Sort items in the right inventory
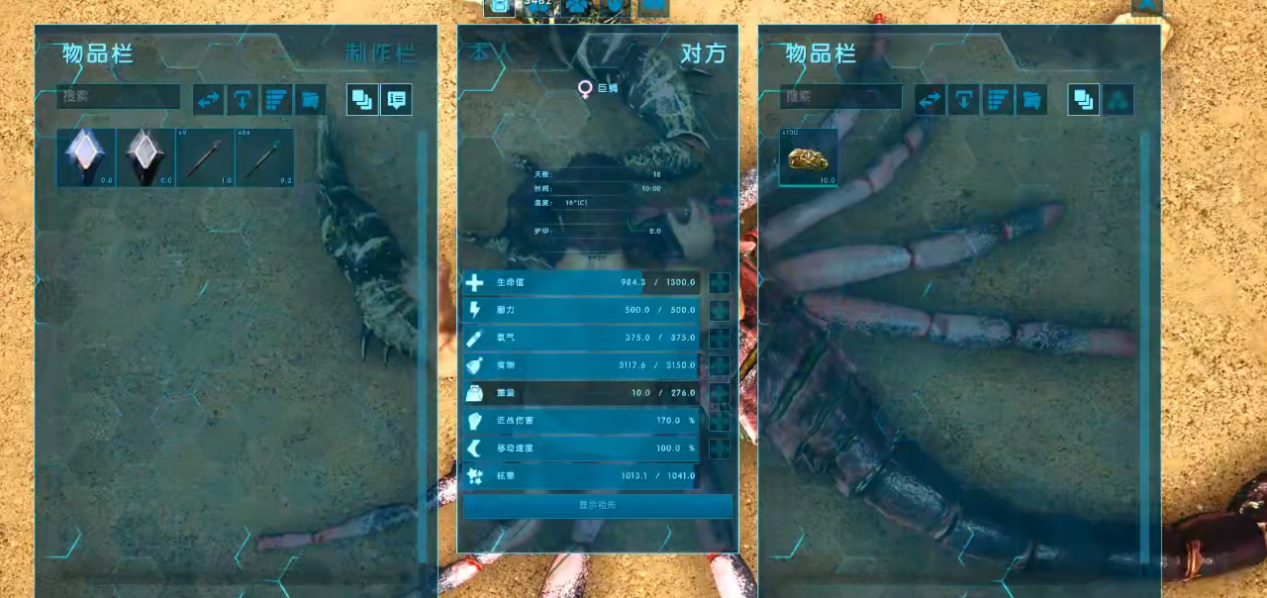 (x=999, y=99)
